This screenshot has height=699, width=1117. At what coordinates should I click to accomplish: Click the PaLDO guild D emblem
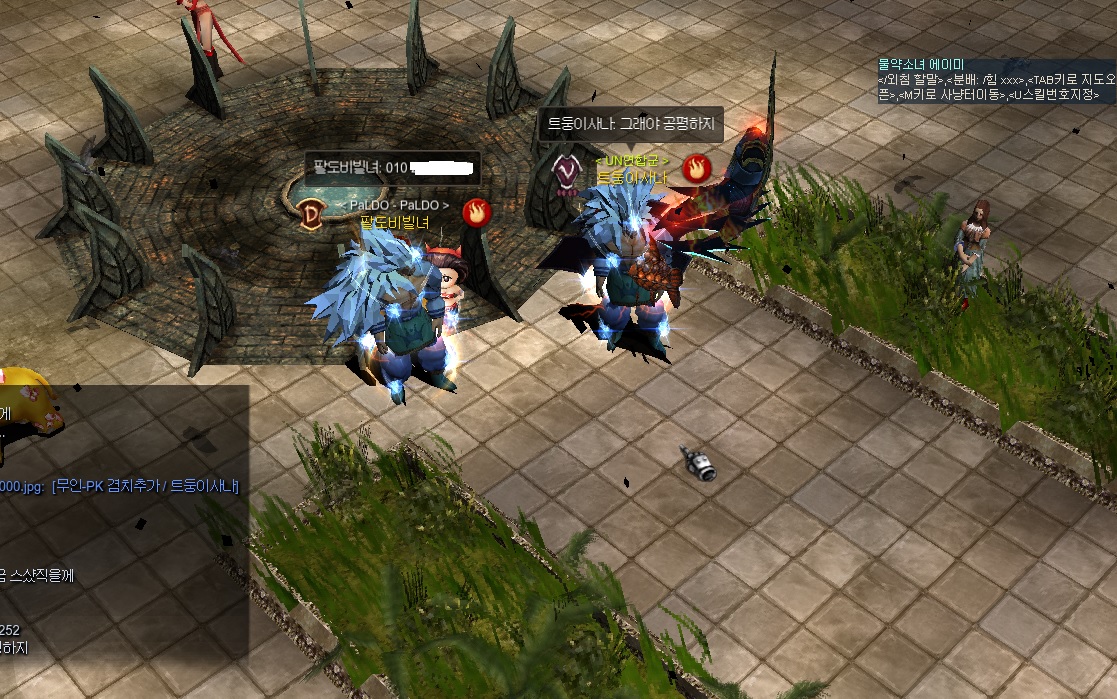pyautogui.click(x=310, y=212)
